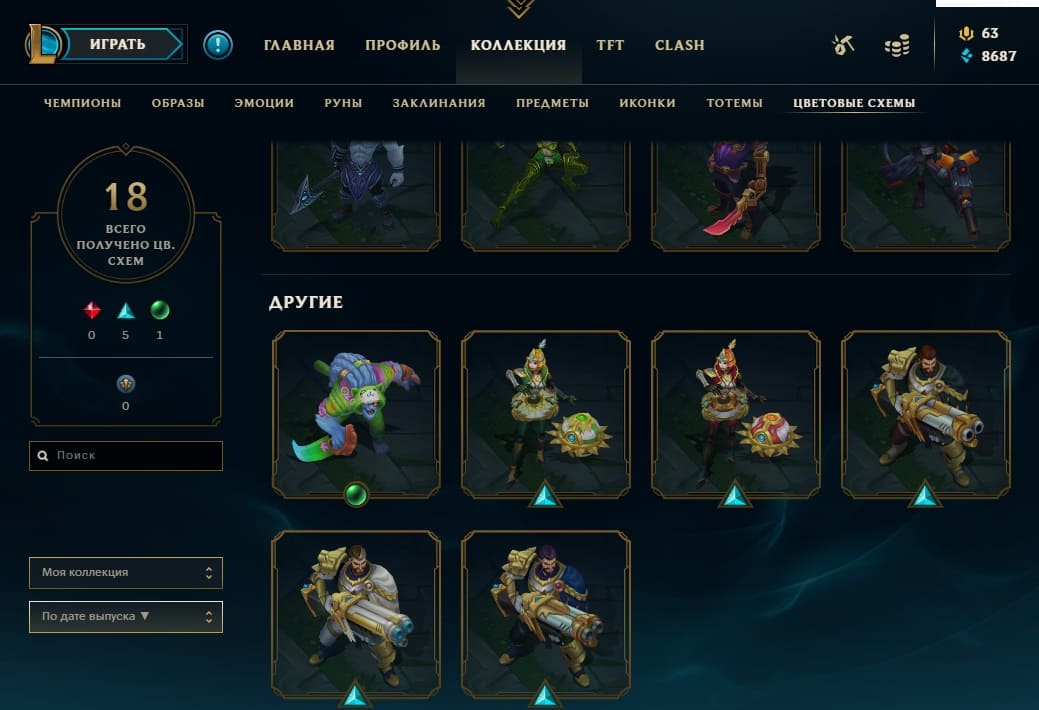Image resolution: width=1039 pixels, height=710 pixels.
Task: View the ИКОНКИ tab
Action: [647, 103]
